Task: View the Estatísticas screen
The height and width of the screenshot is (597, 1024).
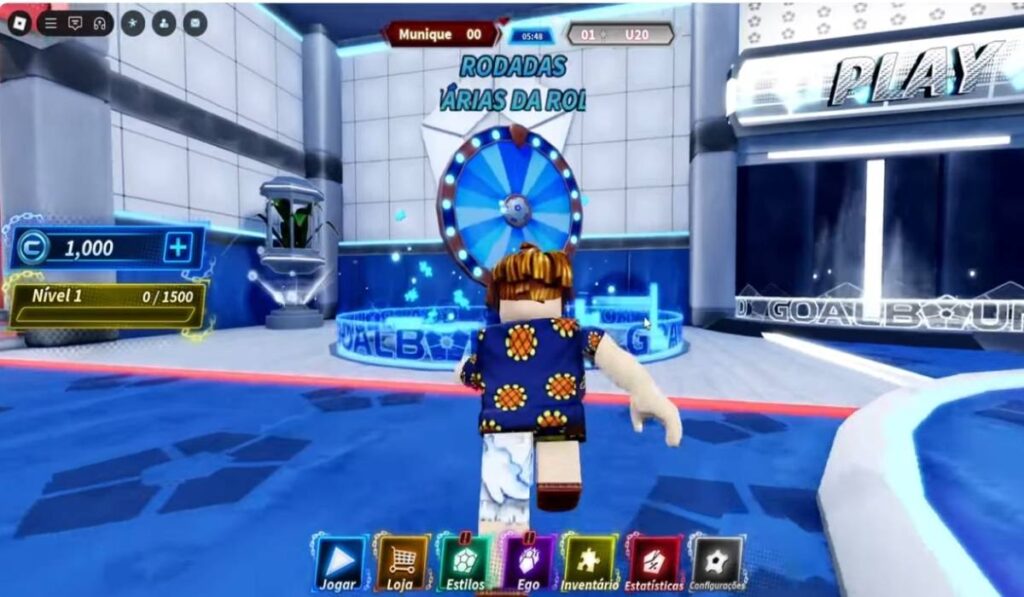Action: (653, 563)
